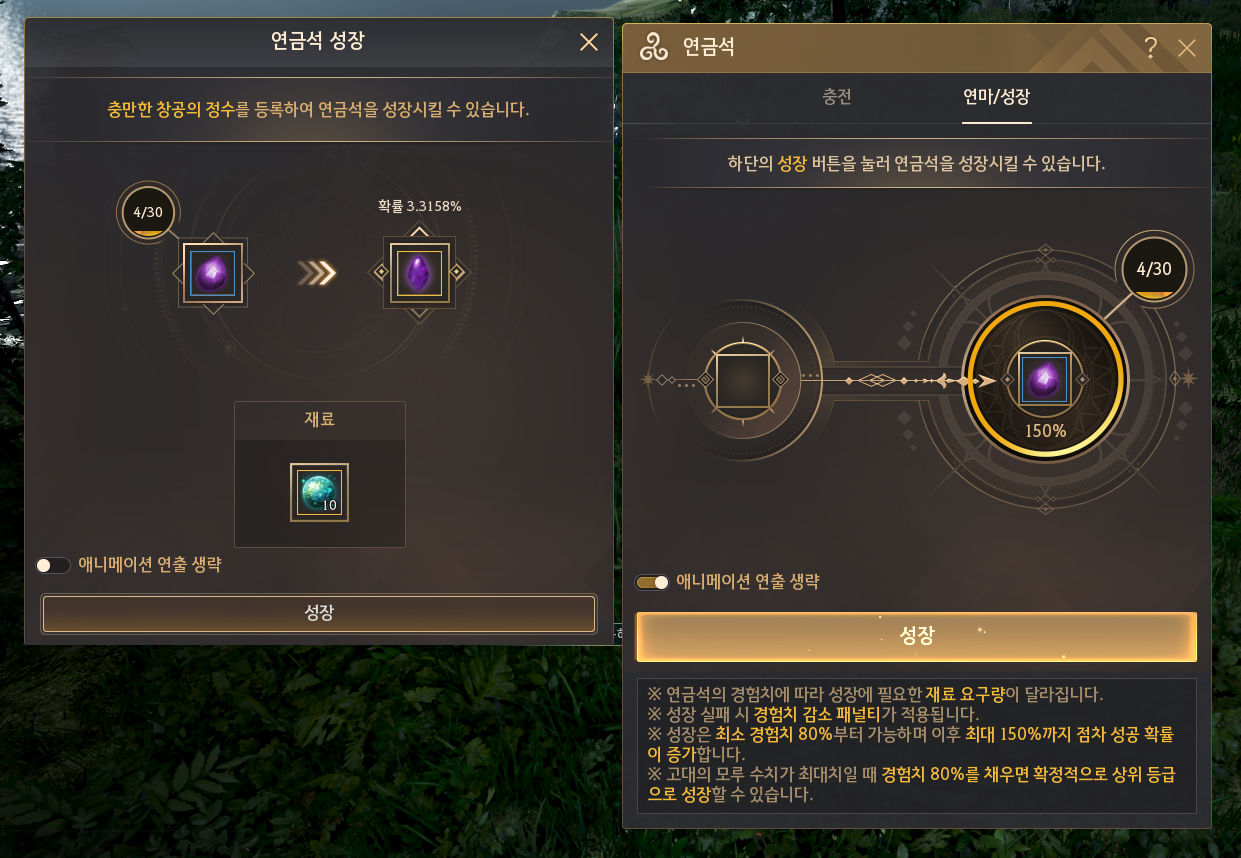Select the teal orb material with count 10

320,492
